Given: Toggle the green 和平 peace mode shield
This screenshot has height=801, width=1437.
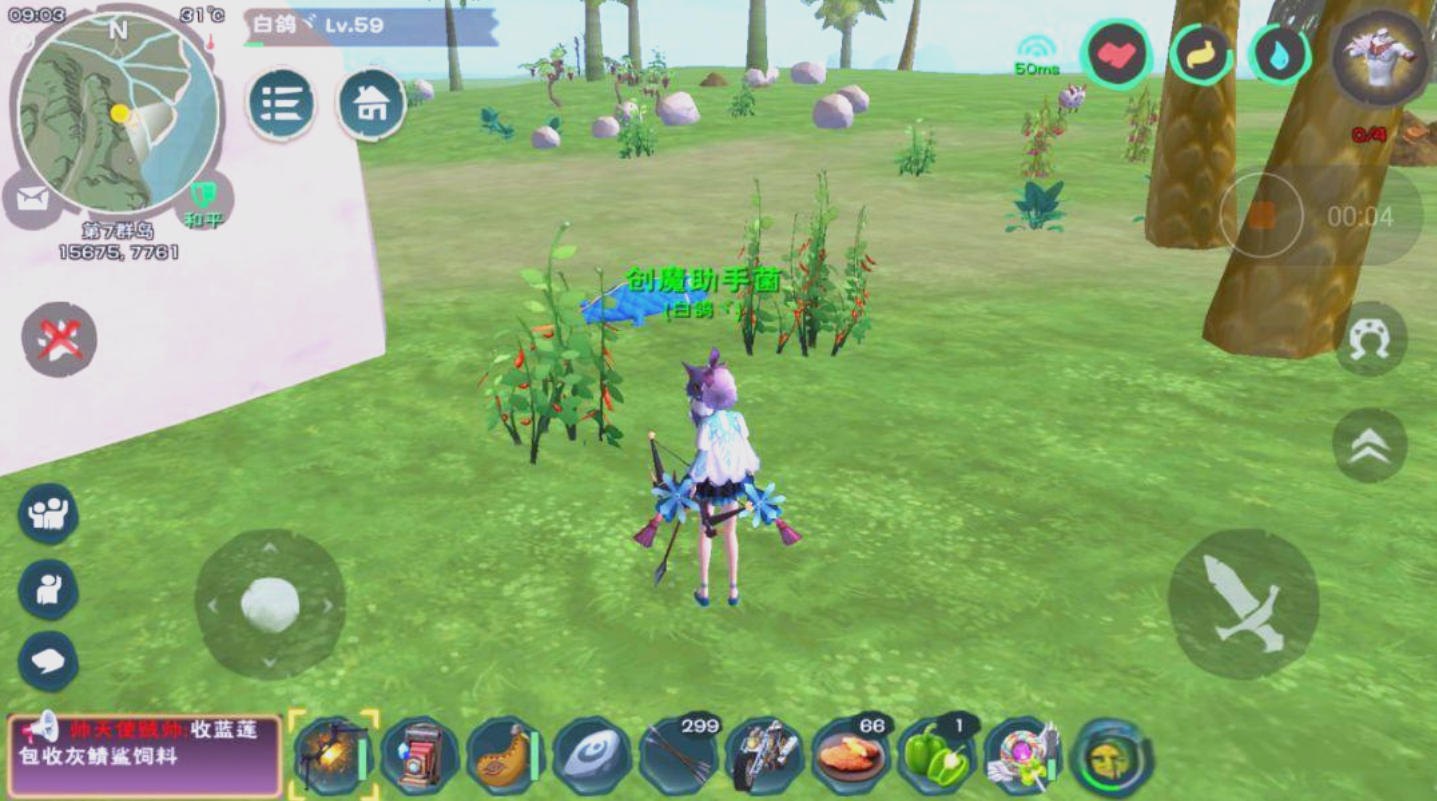Looking at the screenshot, I should [204, 198].
